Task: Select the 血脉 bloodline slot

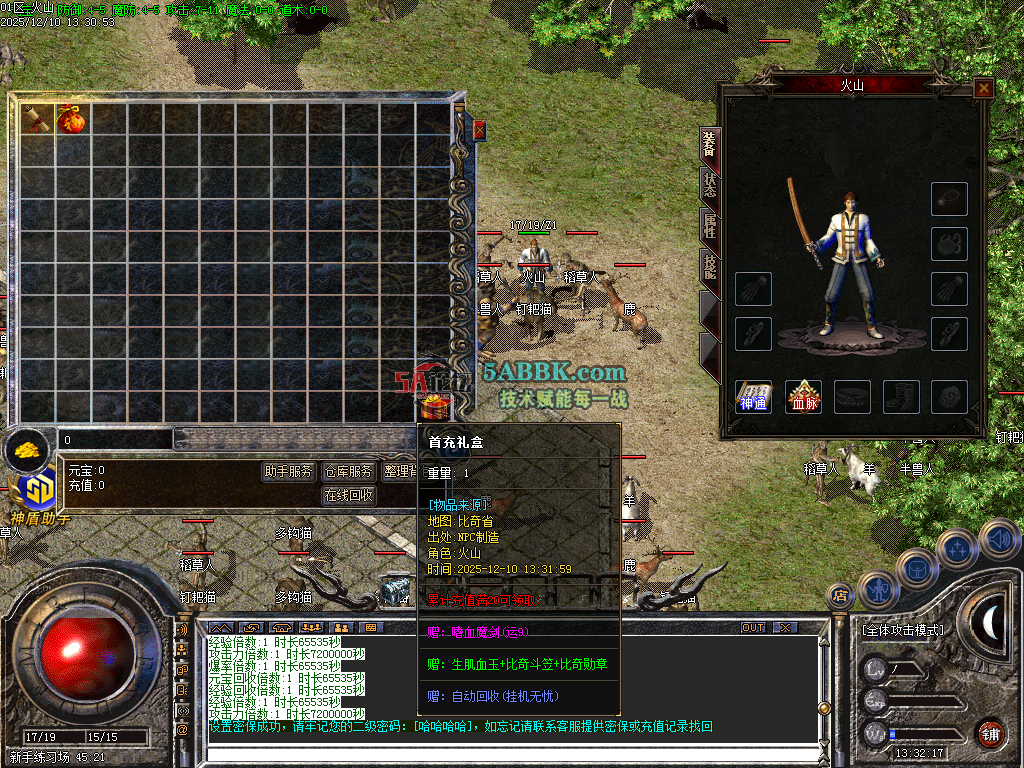Action: pyautogui.click(x=803, y=397)
